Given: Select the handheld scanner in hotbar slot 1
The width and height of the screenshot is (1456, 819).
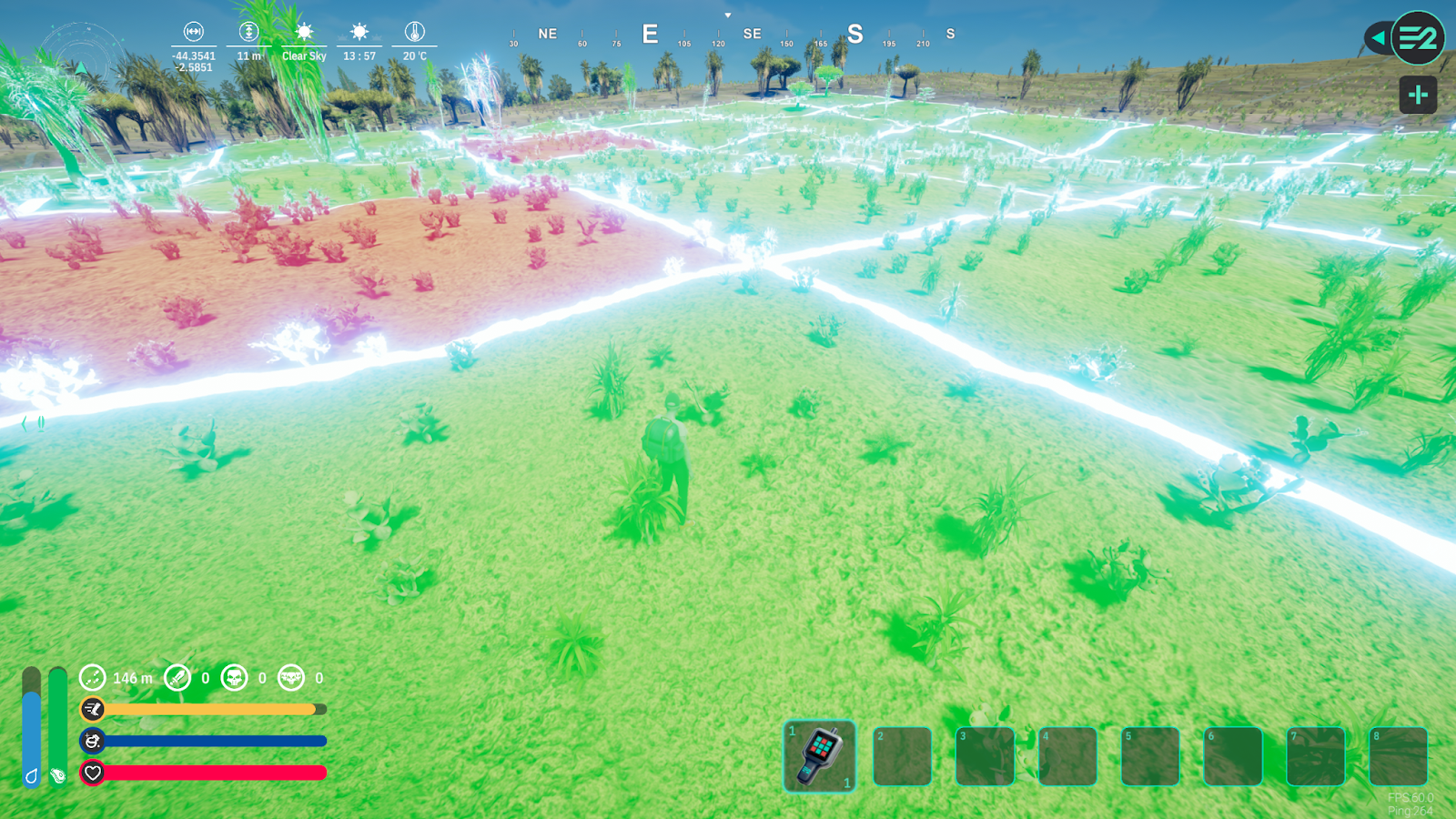Looking at the screenshot, I should [x=819, y=755].
